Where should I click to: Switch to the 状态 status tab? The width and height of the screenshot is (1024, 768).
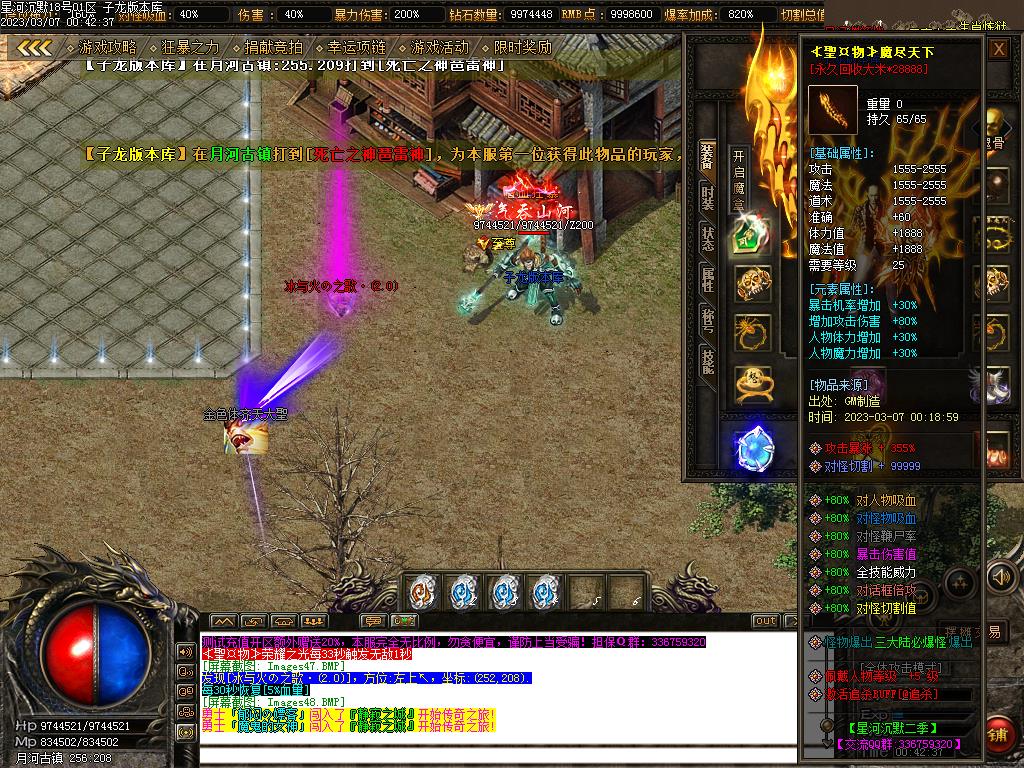tap(707, 237)
